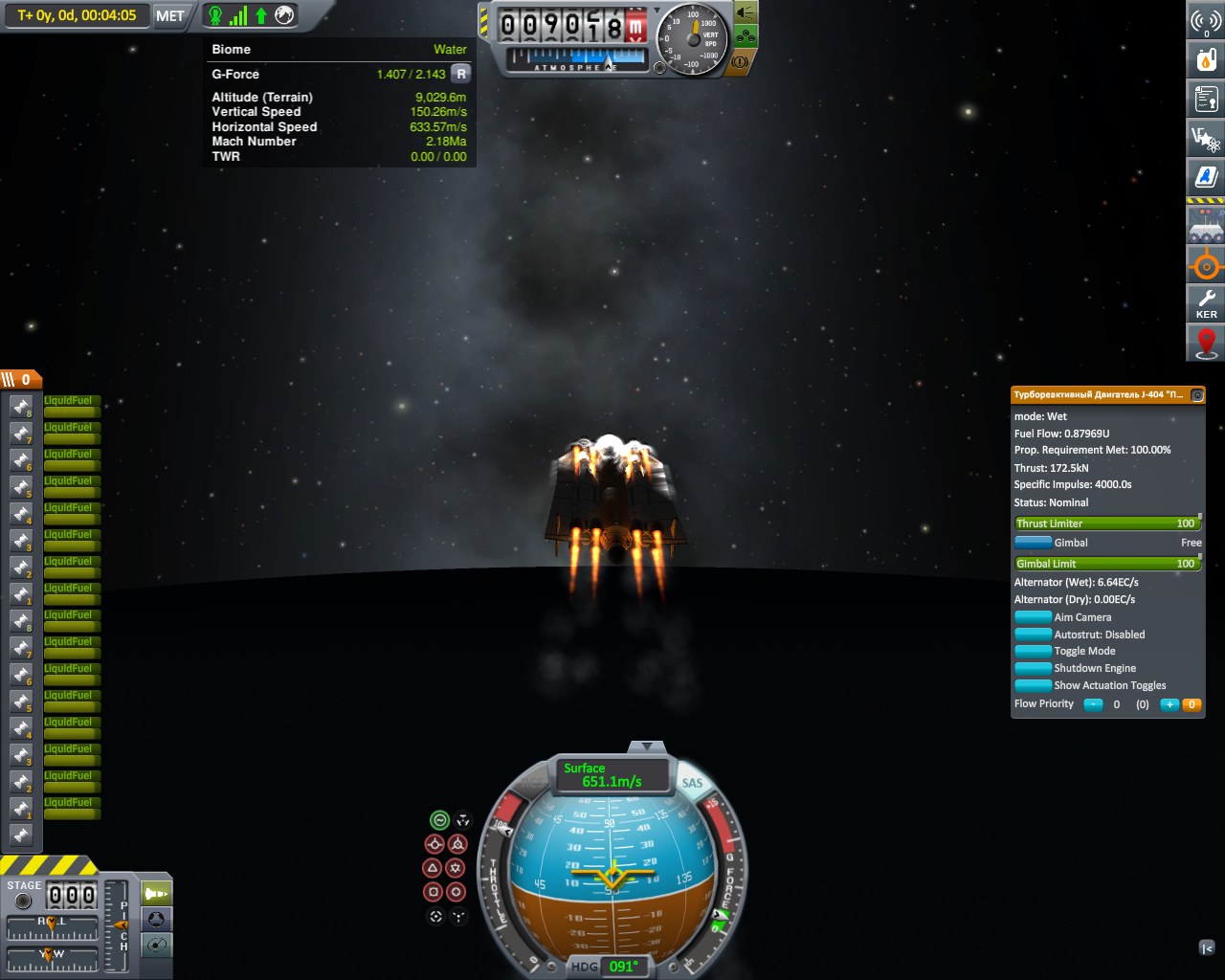Viewport: 1225px width, 980px height.
Task: Switch to docking control mode button
Action: [157, 920]
